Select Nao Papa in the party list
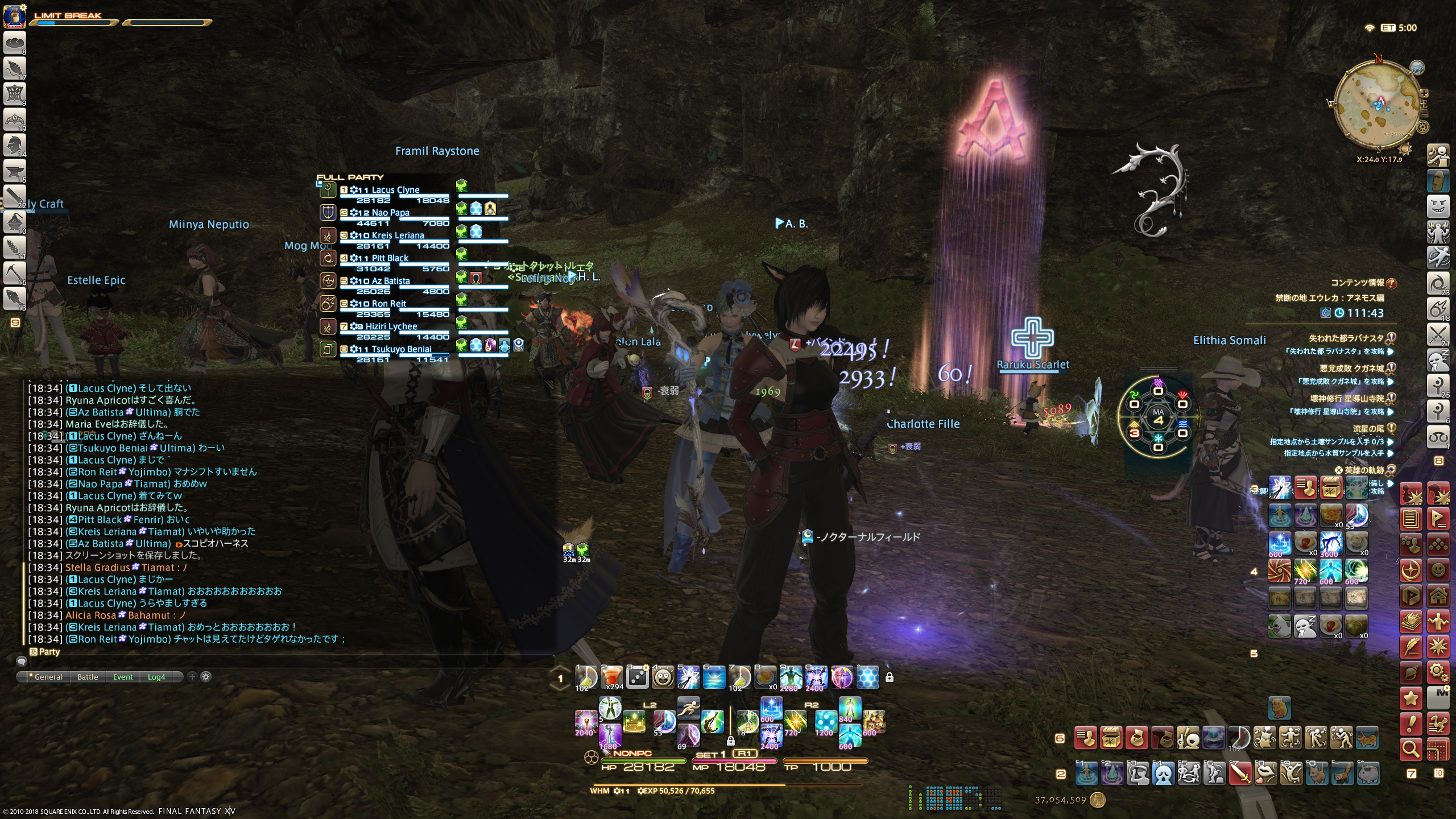The height and width of the screenshot is (819, 1456). tap(390, 213)
